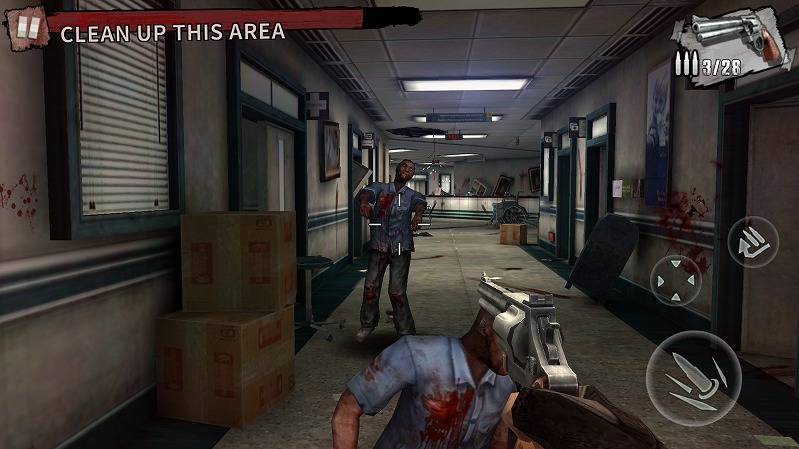Click the four-arrow aim control button
This screenshot has height=449, width=799.
coord(676,279)
